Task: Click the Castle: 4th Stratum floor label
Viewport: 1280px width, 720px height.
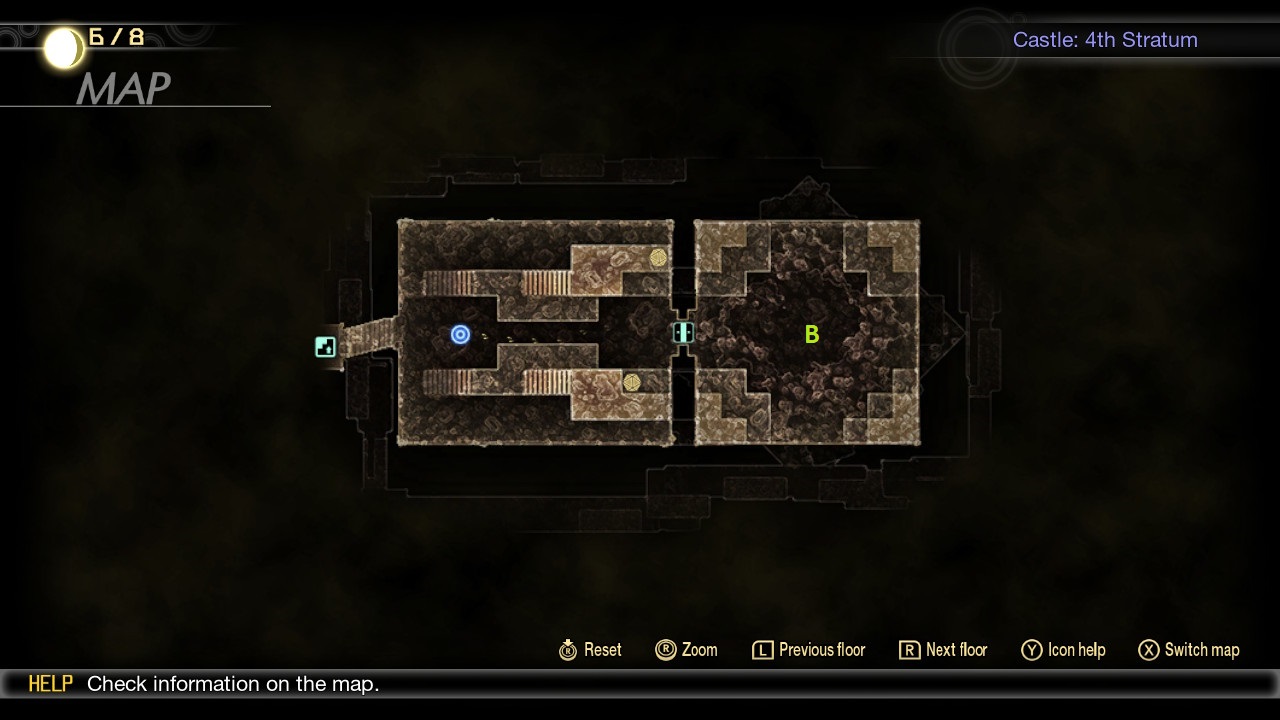Action: coord(1105,40)
